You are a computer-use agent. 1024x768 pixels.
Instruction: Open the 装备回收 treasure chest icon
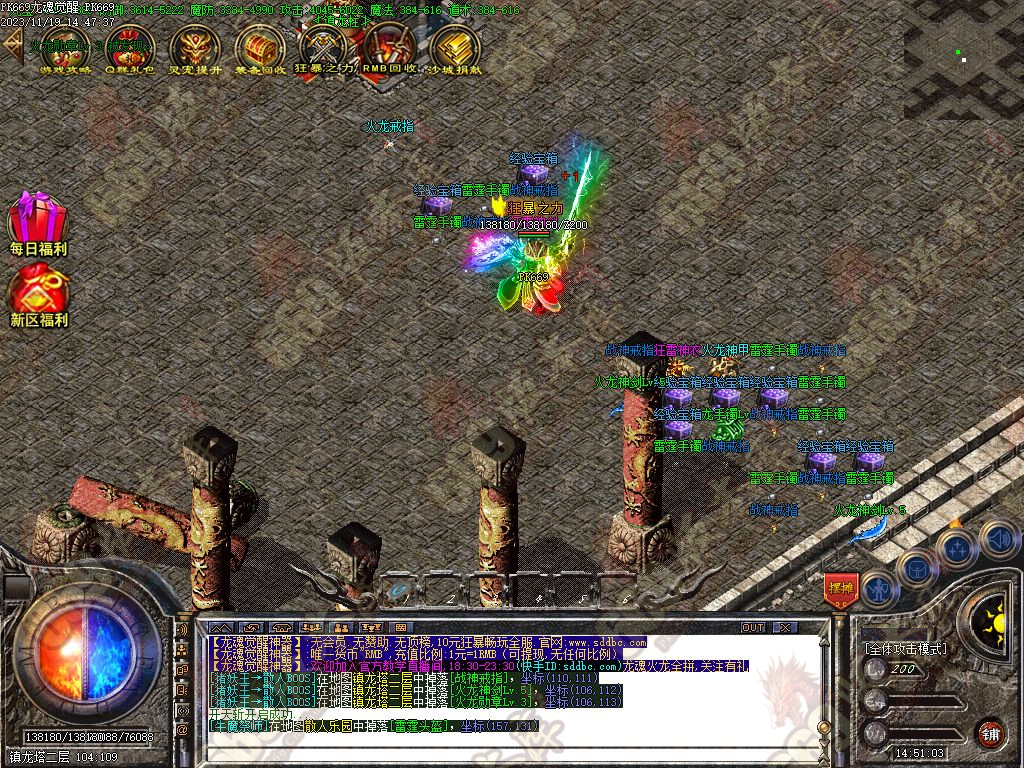(x=260, y=48)
